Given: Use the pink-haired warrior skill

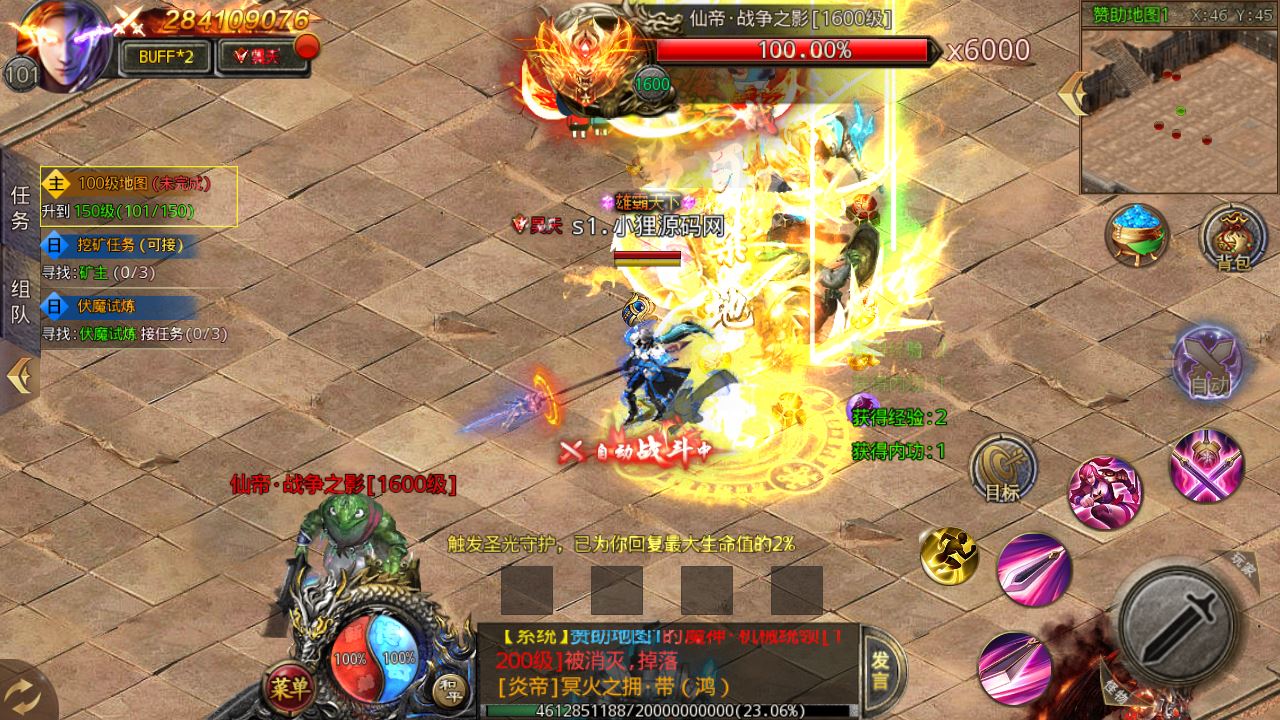Looking at the screenshot, I should [1104, 494].
